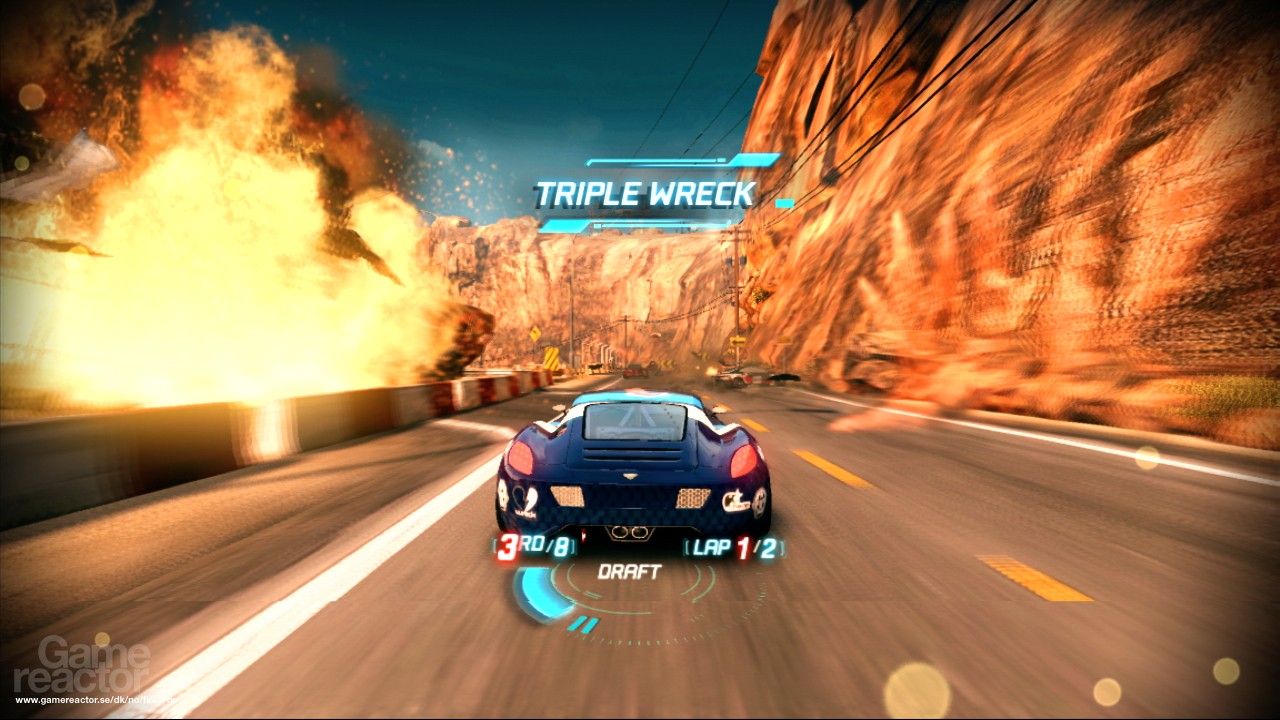The width and height of the screenshot is (1280, 720).
Task: Select the DRAFT status indicator
Action: click(x=630, y=570)
